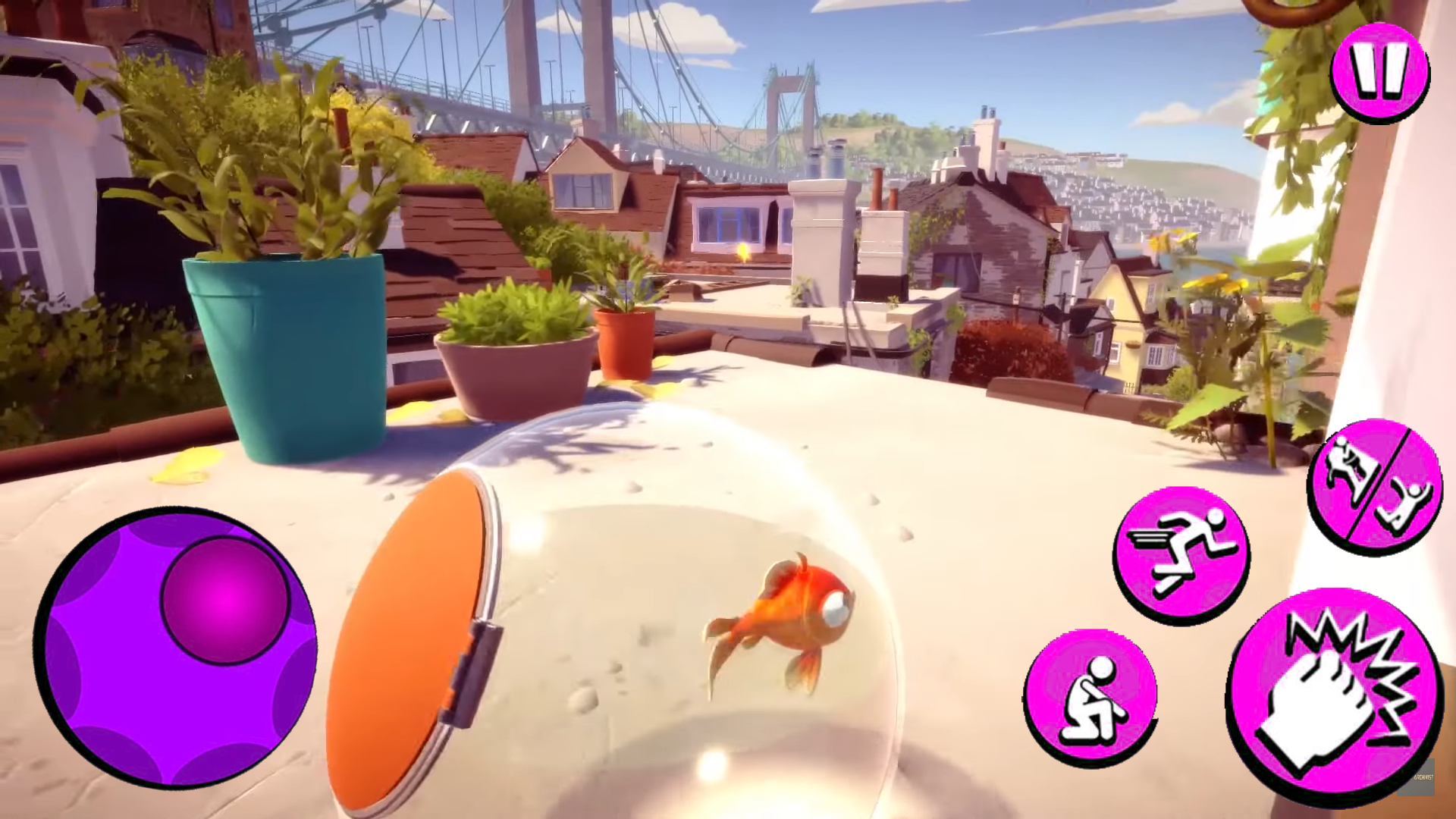This screenshot has height=819, width=1456.
Task: Click the pink pause circle top right
Action: 1379,72
